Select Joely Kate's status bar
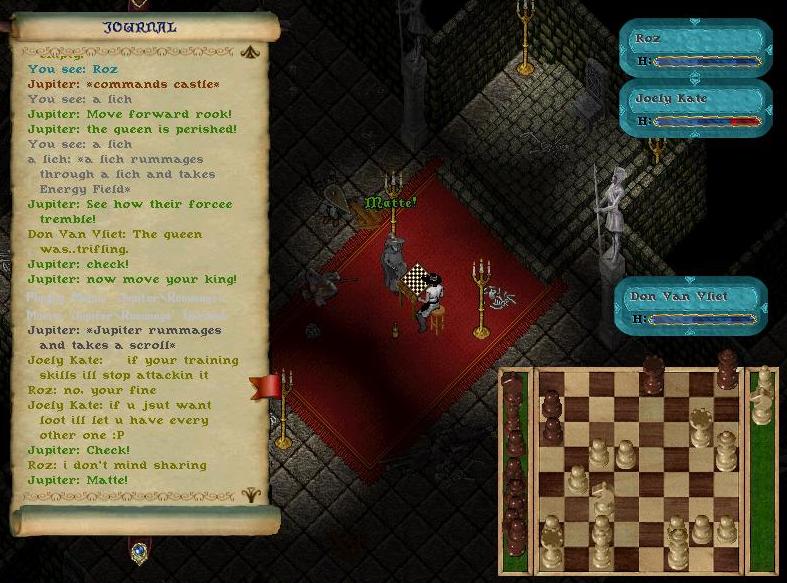Screen dimensions: 787x583 (695, 109)
